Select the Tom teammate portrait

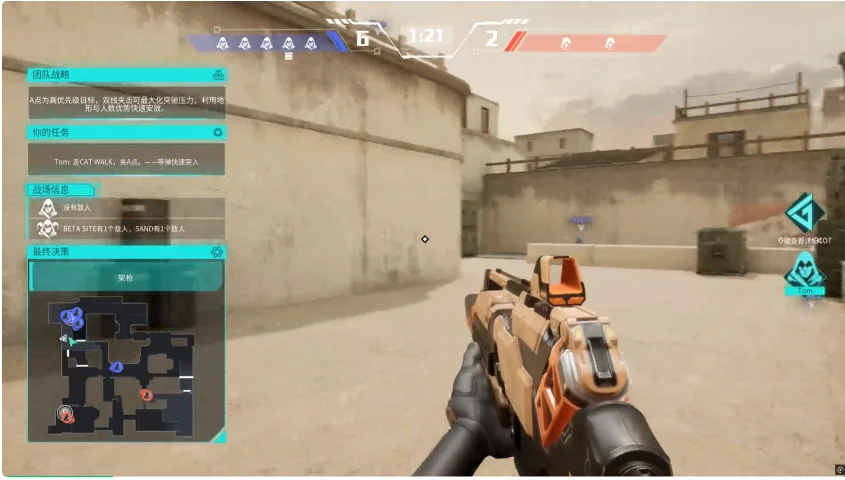804,270
